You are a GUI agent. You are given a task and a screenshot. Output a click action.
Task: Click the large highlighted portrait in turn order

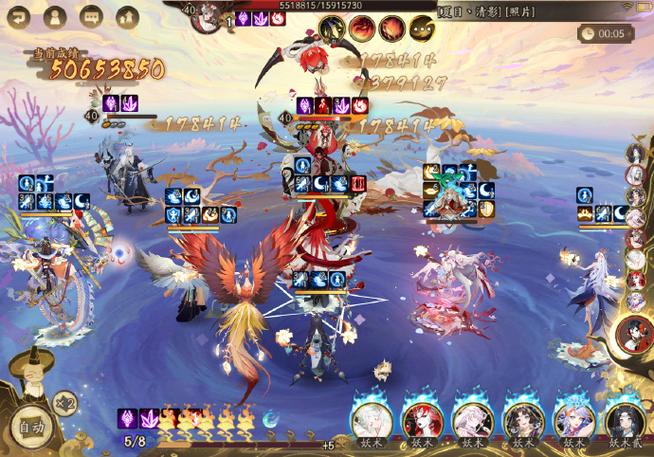coord(633,334)
